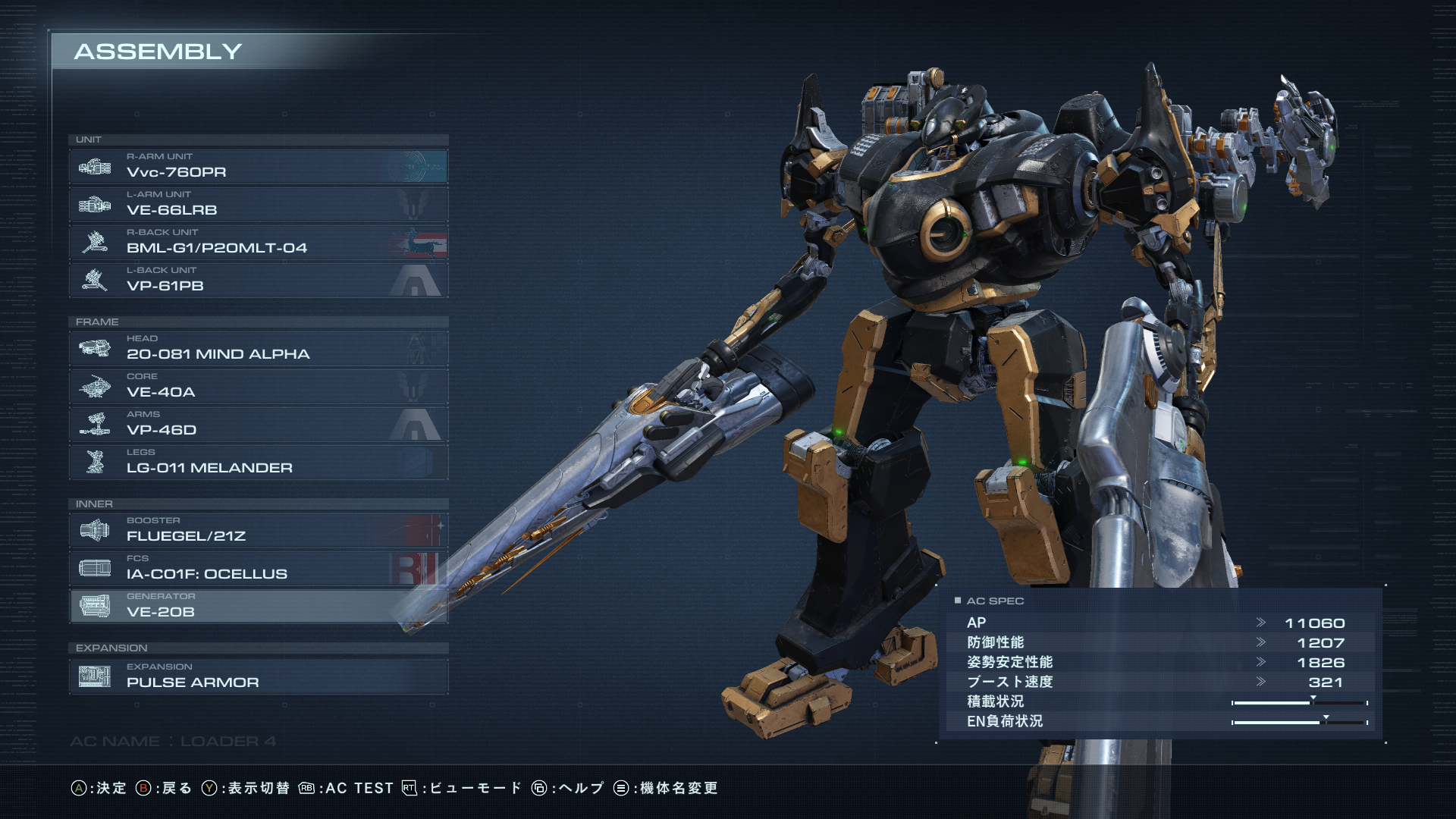This screenshot has width=1456, height=819.
Task: Select the GENERATOR slot VE-20B
Action: coord(258,606)
